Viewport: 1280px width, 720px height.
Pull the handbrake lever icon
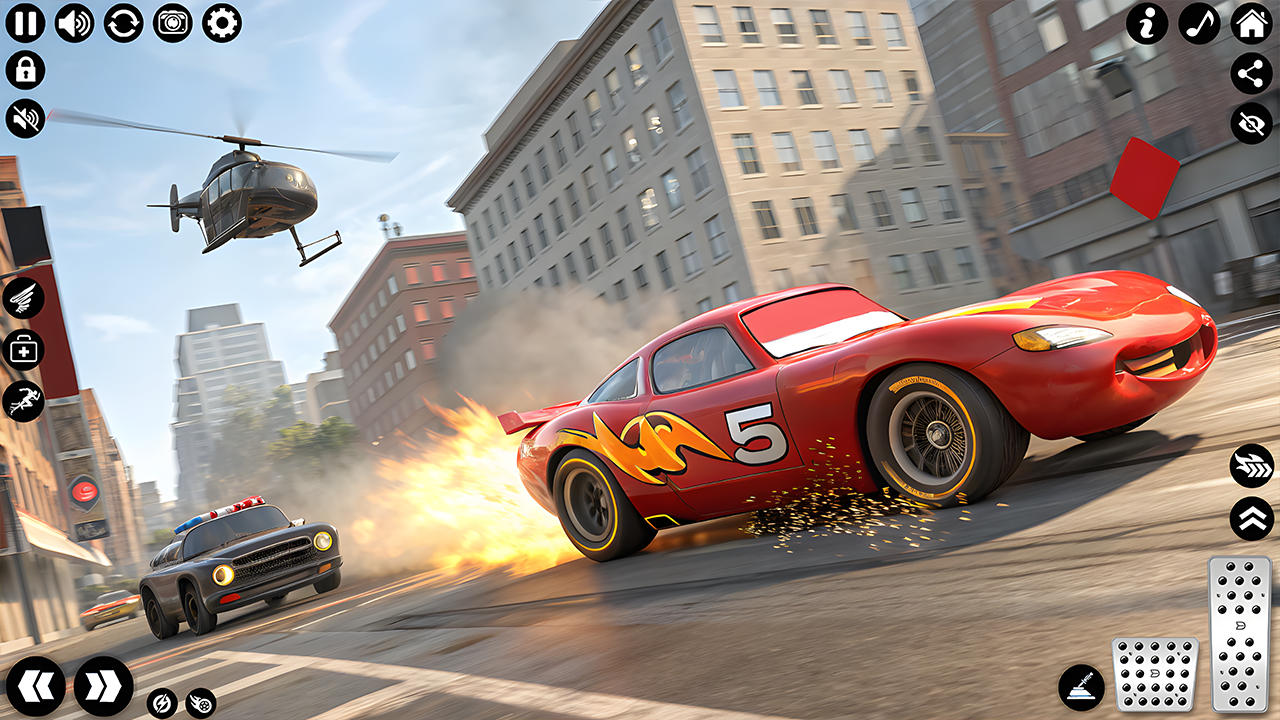point(1082,687)
